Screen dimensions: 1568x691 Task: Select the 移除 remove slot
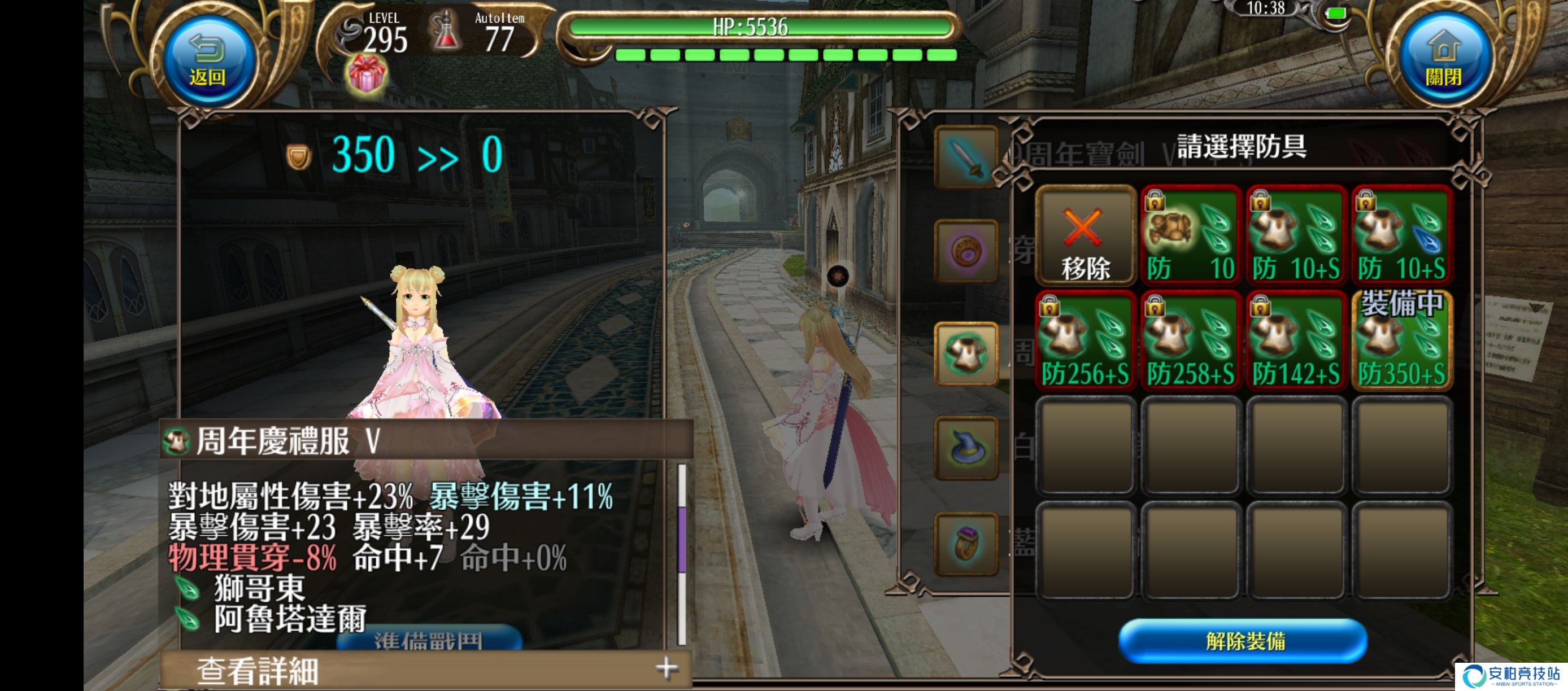pos(1085,236)
